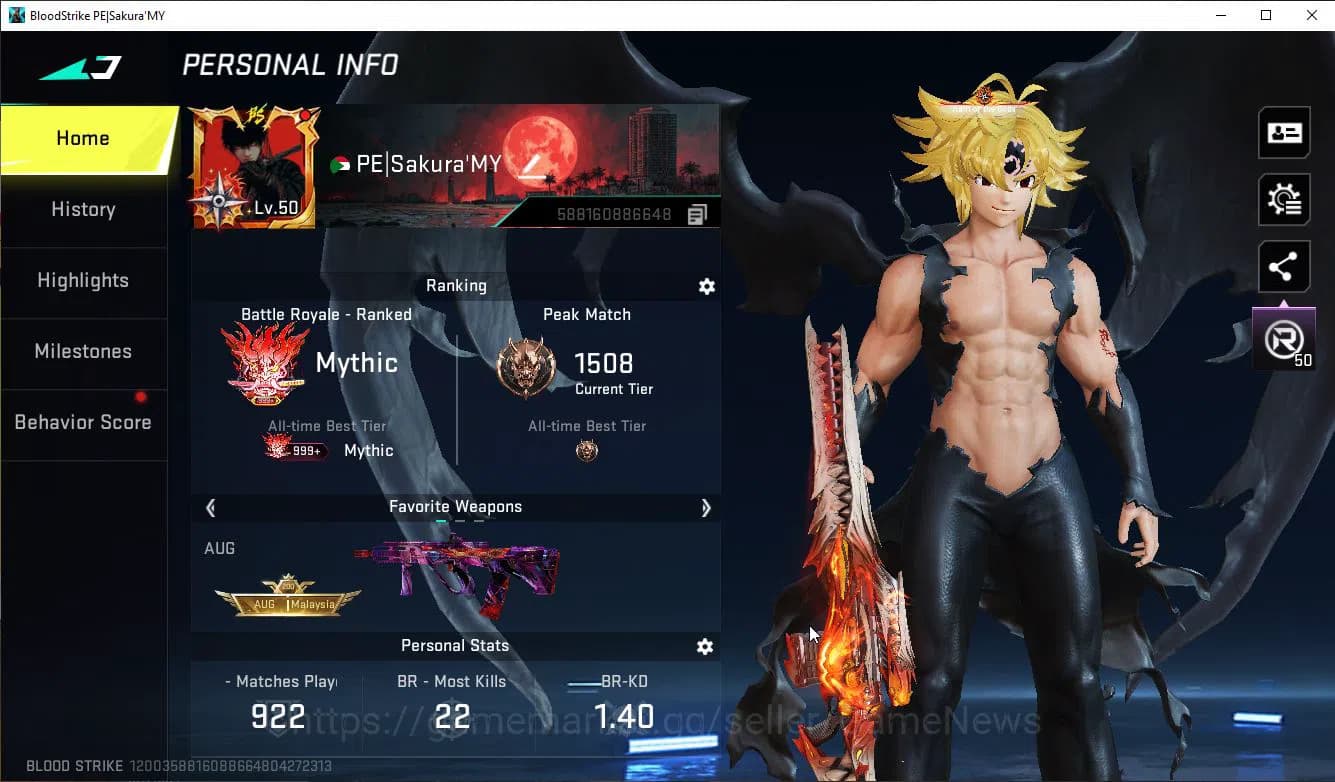This screenshot has height=782, width=1335.
Task: Select the R emblem badge below share icon
Action: tap(1283, 338)
